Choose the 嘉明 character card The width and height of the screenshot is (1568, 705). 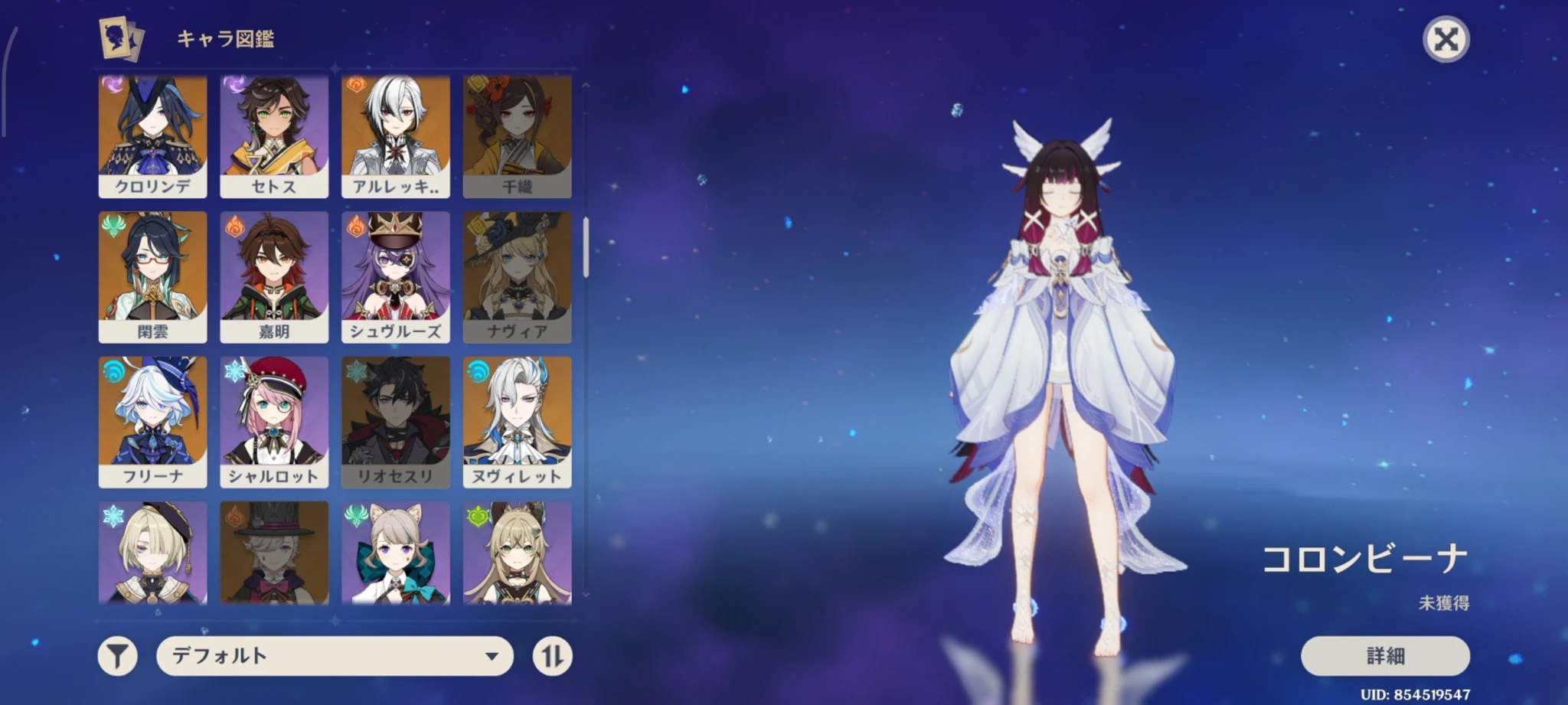[274, 276]
